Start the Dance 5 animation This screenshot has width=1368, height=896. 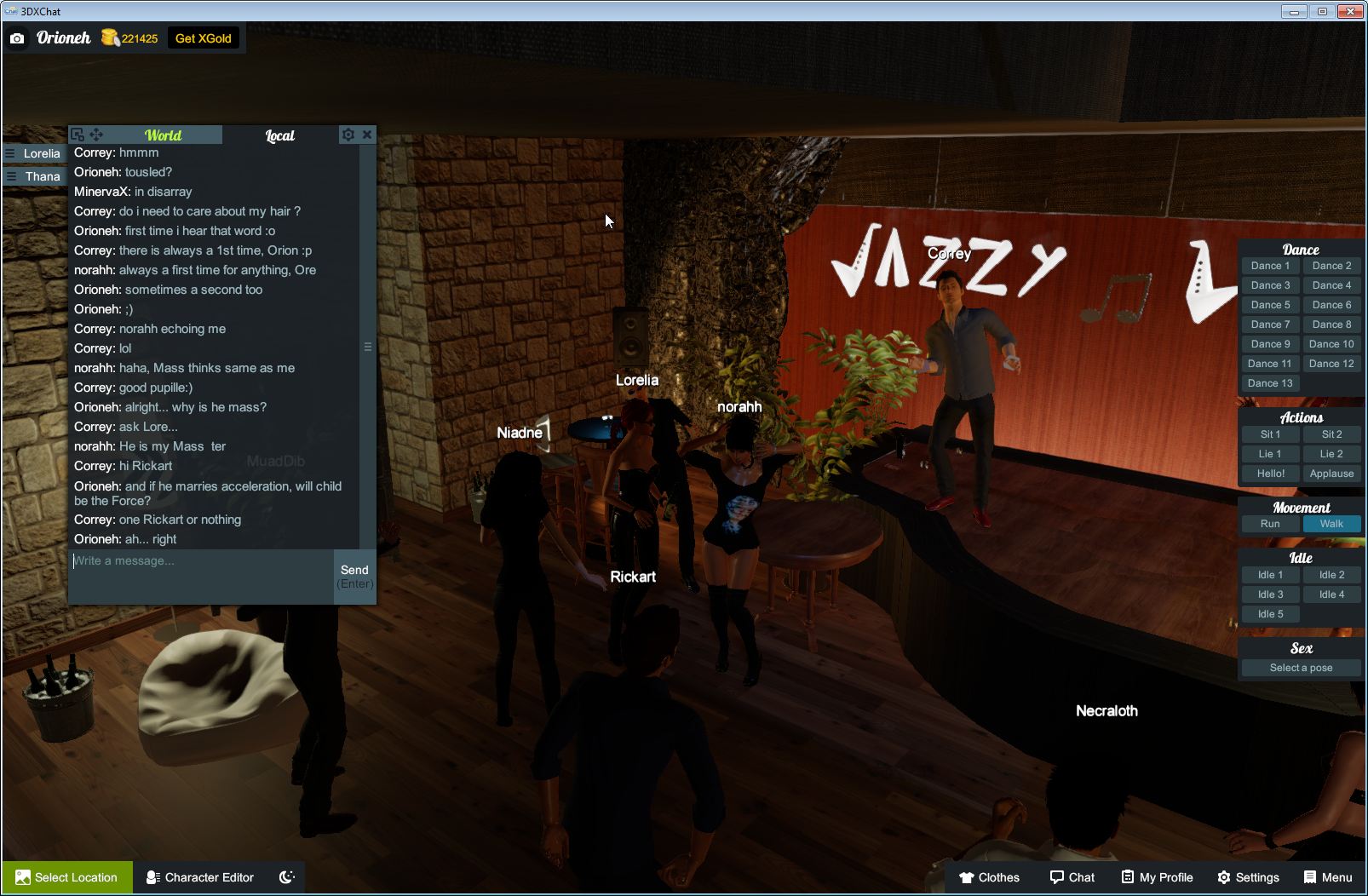point(1270,304)
